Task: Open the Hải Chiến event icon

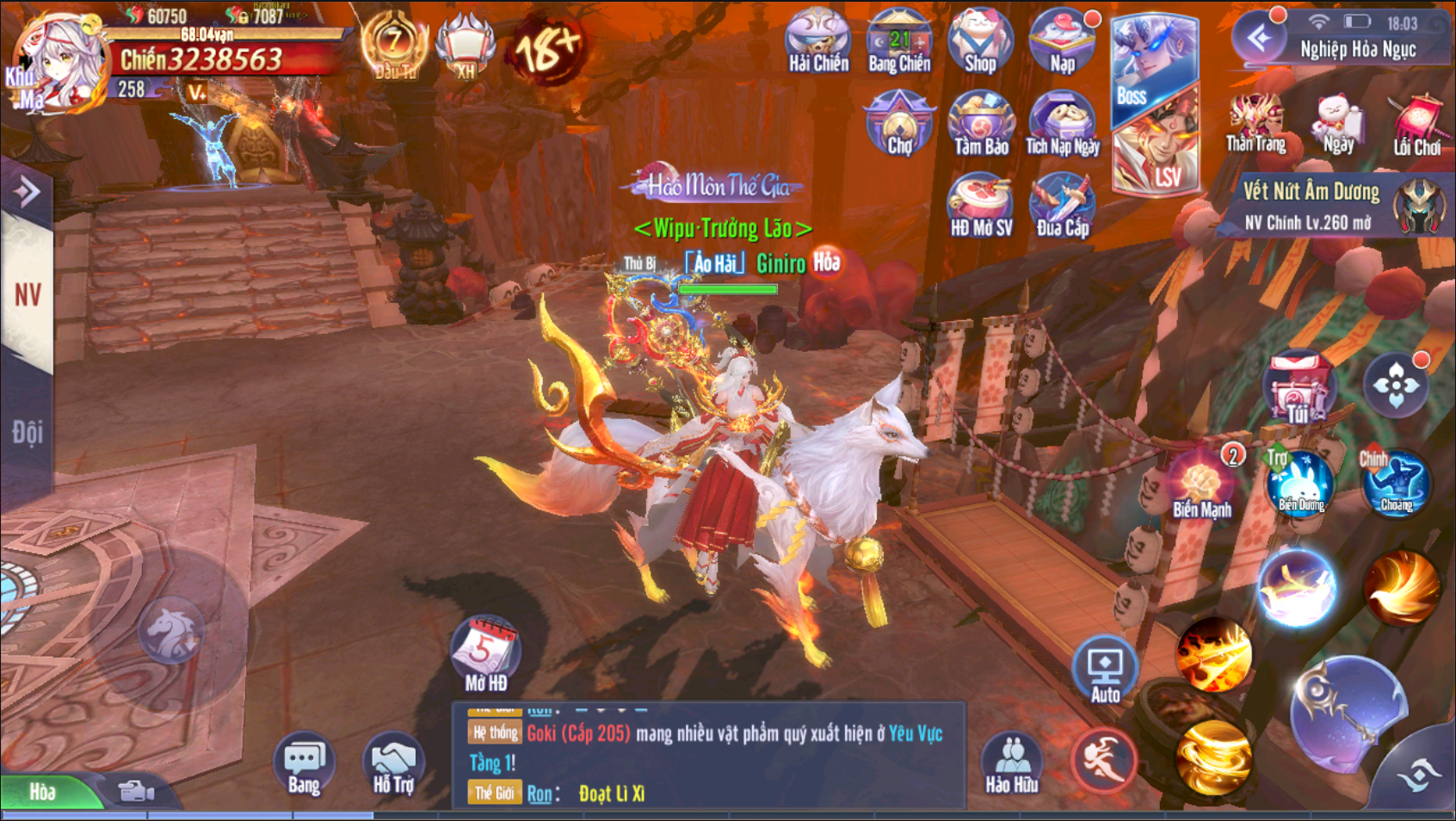Action: tap(817, 41)
